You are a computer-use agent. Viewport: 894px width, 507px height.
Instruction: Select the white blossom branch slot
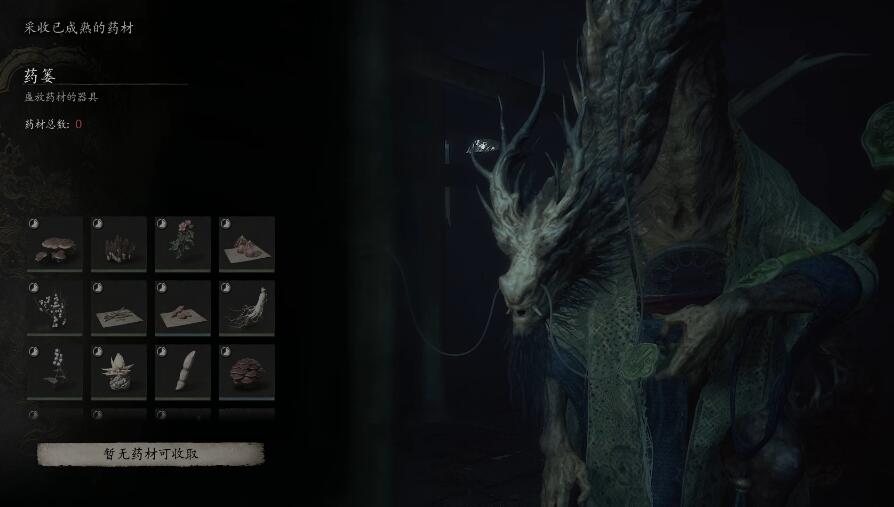55,308
